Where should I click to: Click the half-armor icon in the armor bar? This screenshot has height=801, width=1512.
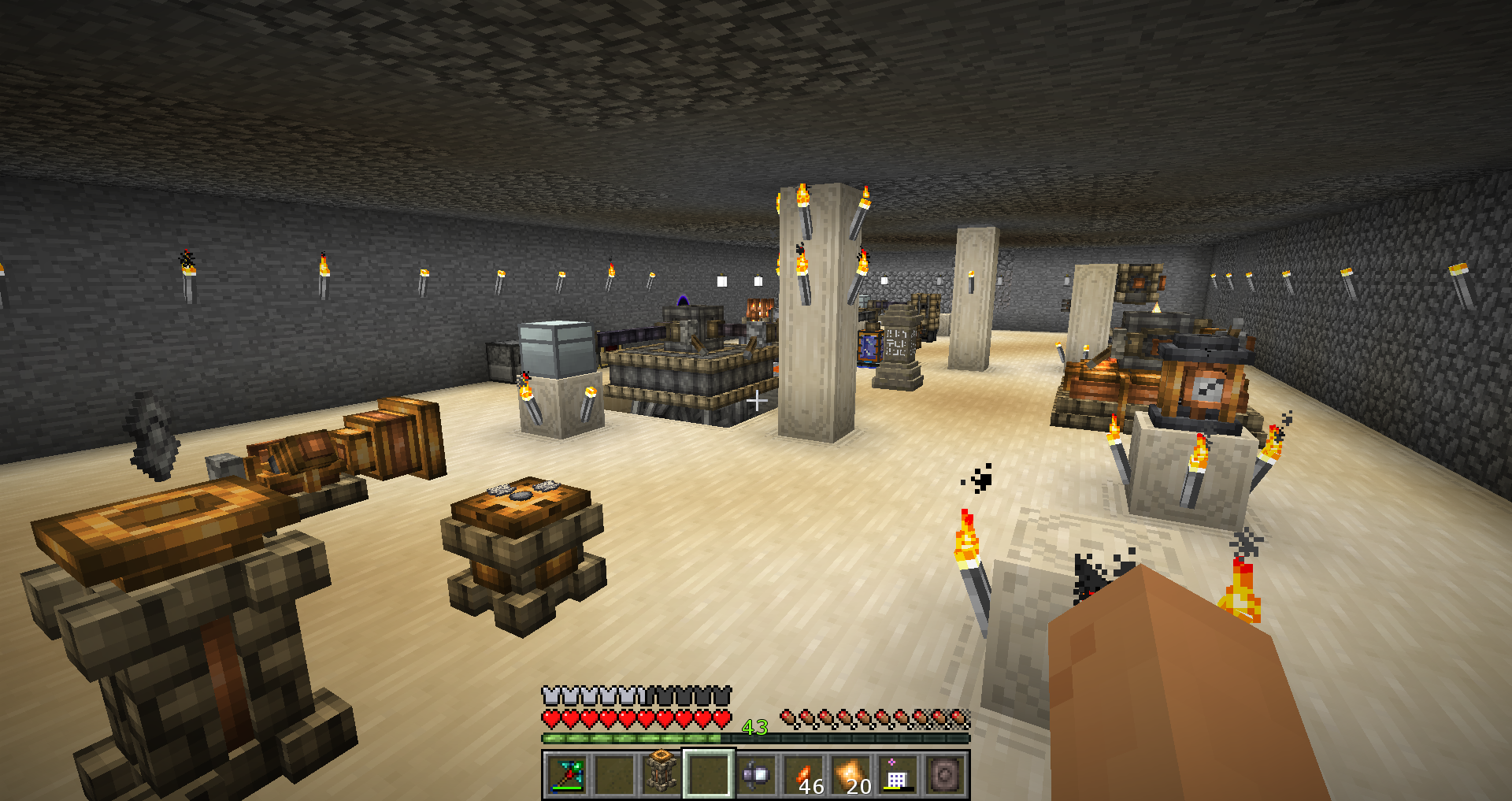coord(640,695)
